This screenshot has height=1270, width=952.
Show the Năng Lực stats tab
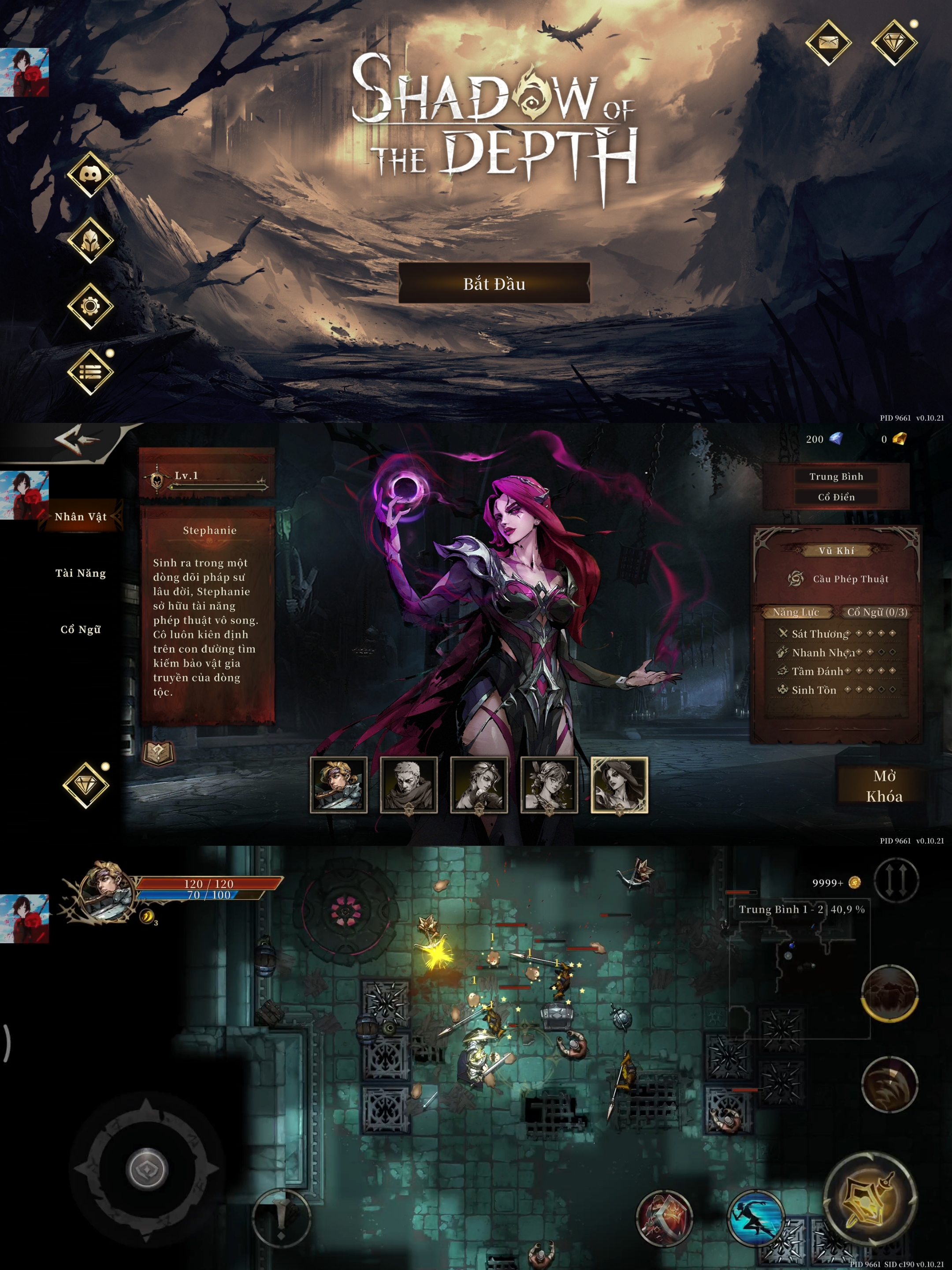(x=796, y=612)
